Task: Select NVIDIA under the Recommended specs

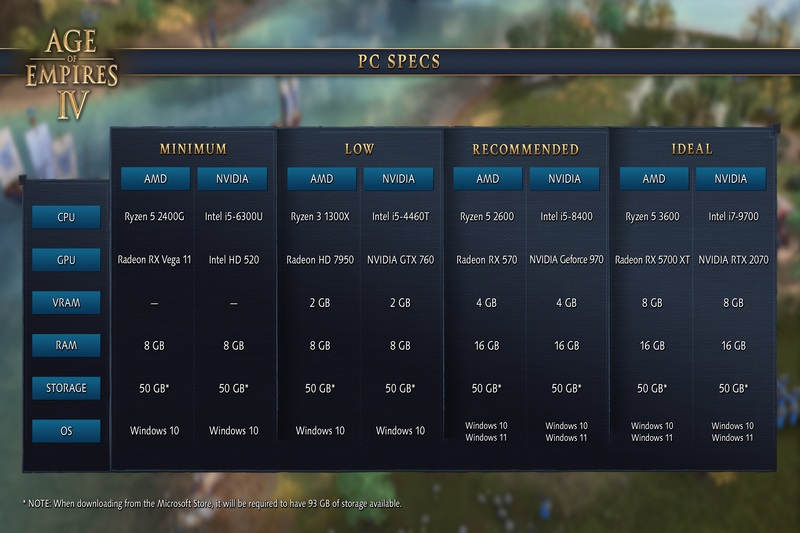Action: point(564,179)
